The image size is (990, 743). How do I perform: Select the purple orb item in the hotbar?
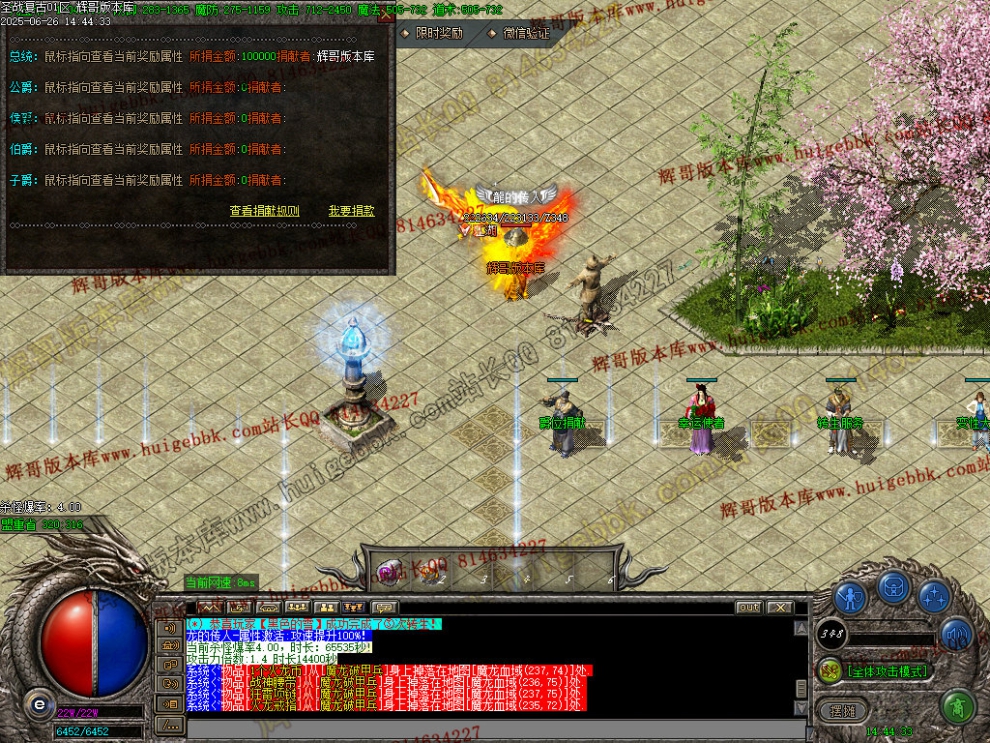(x=387, y=572)
